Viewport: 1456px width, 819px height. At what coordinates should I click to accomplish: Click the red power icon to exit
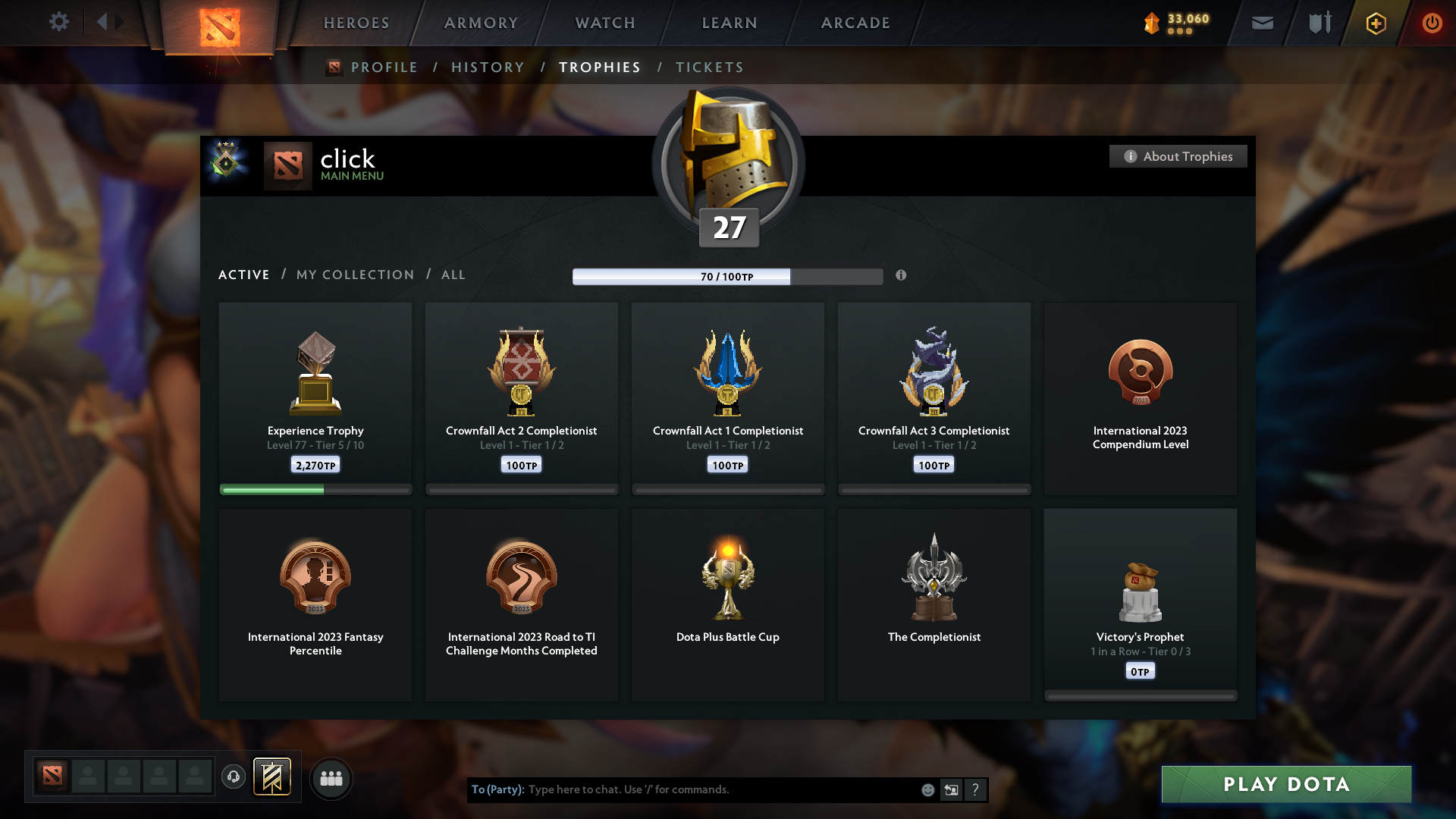point(1432,23)
